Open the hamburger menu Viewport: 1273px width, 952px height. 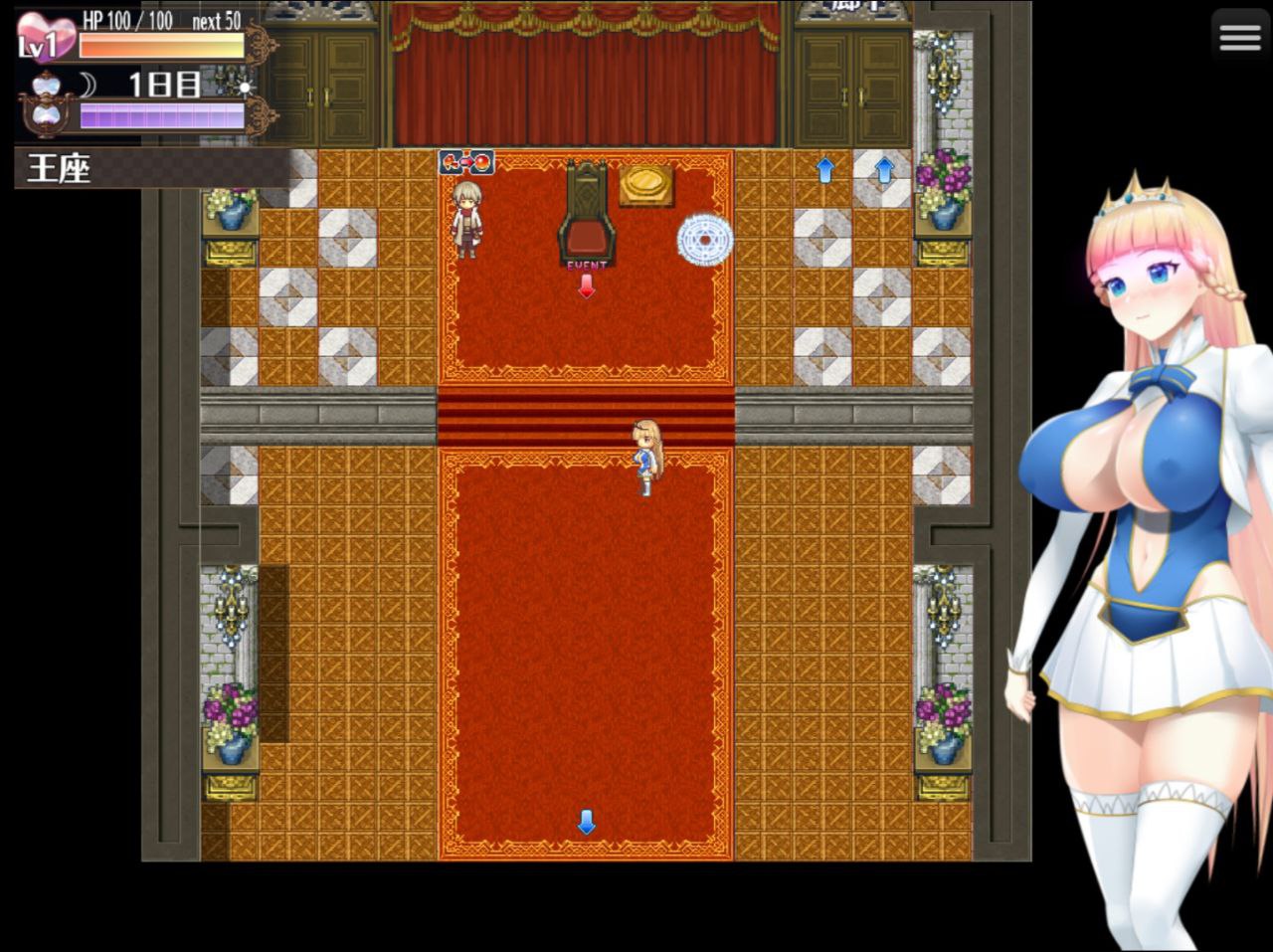(x=1238, y=36)
